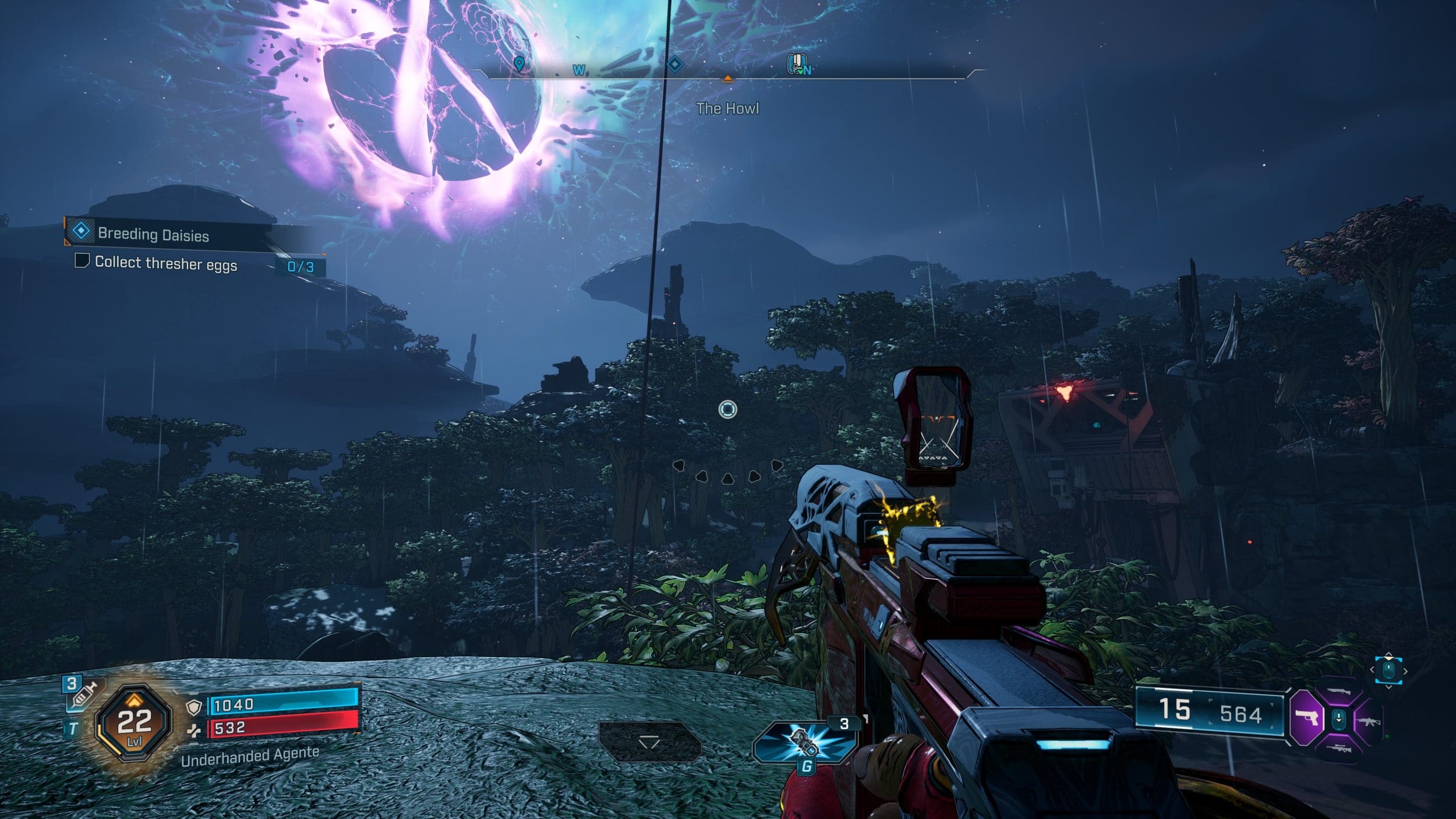This screenshot has height=819, width=1456.
Task: Open the level 22 character badge
Action: click(x=134, y=722)
